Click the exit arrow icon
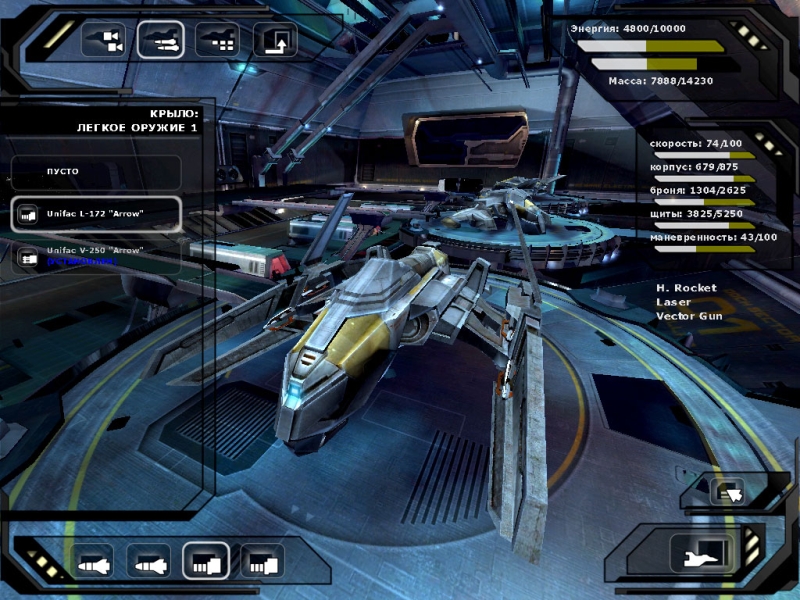Viewport: 800px width, 600px height. coord(275,40)
